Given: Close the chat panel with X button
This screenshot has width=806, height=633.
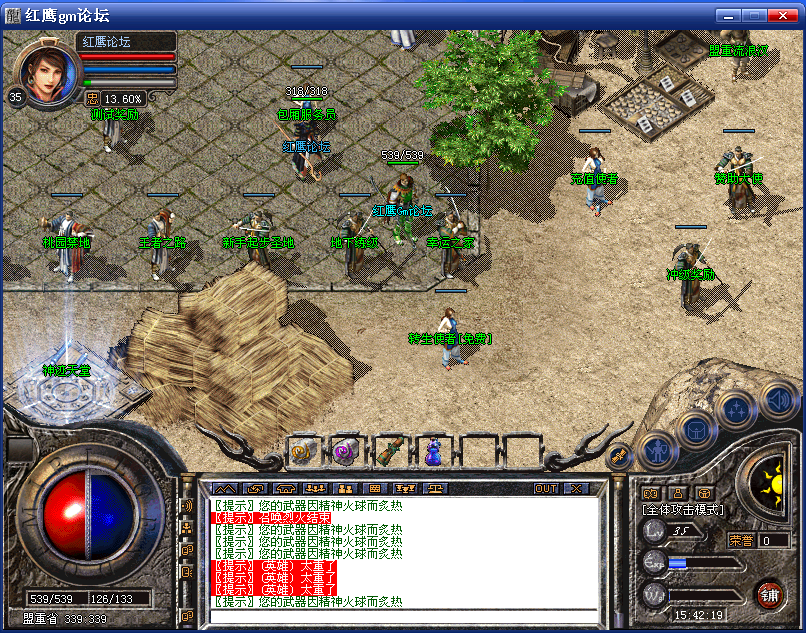Looking at the screenshot, I should pos(576,488).
